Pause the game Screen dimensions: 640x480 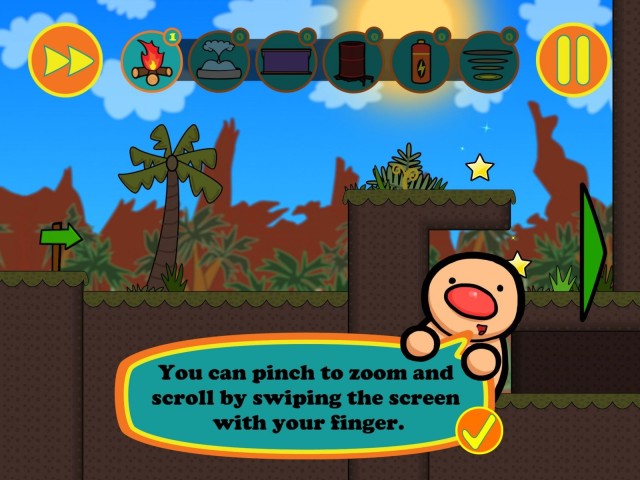click(573, 59)
